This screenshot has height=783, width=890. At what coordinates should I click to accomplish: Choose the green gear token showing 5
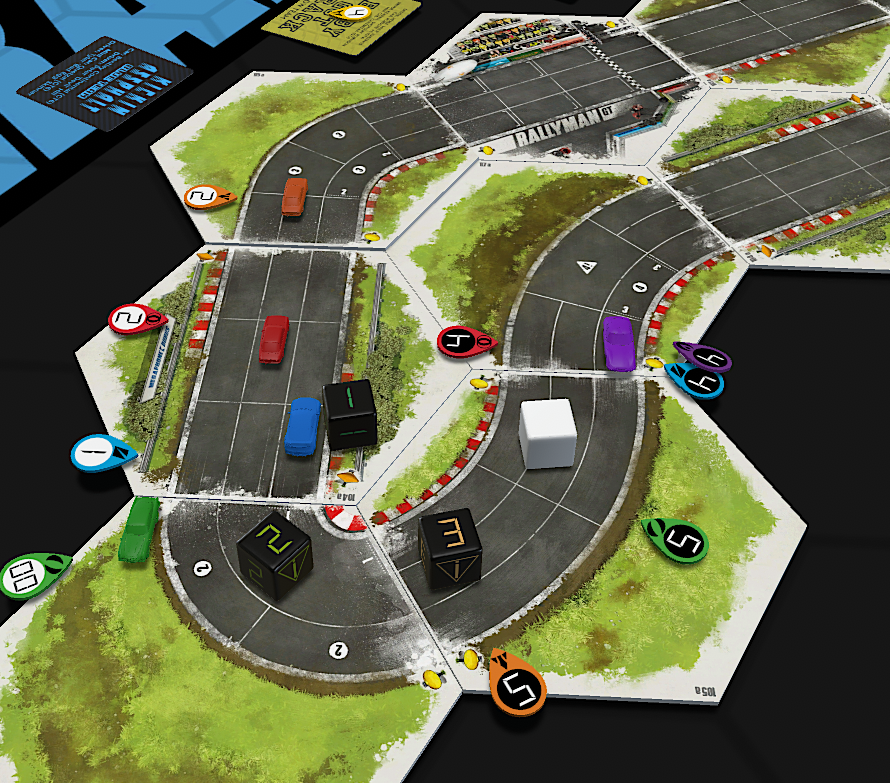point(677,540)
